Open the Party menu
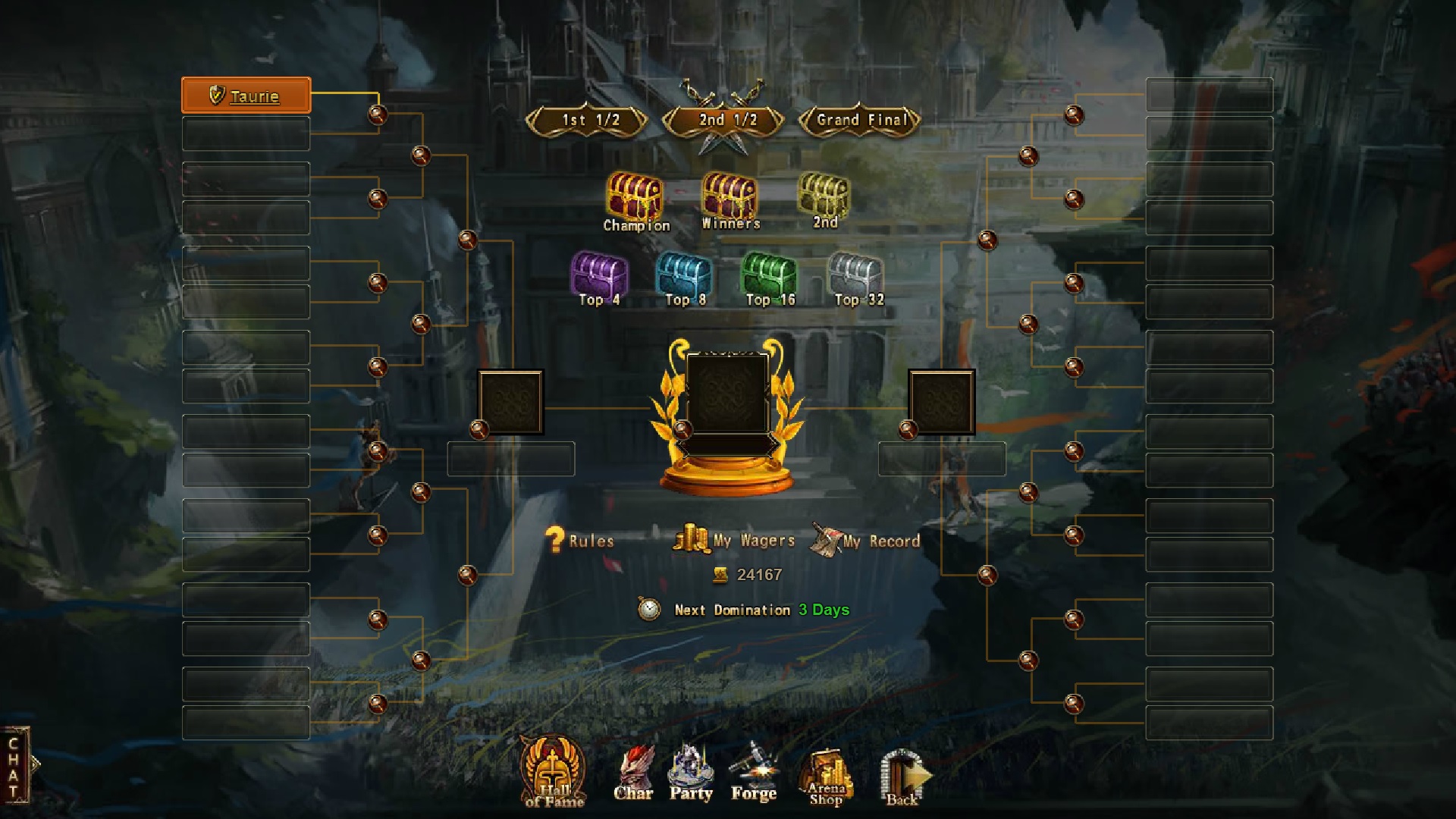Image resolution: width=1456 pixels, height=819 pixels. (x=691, y=774)
